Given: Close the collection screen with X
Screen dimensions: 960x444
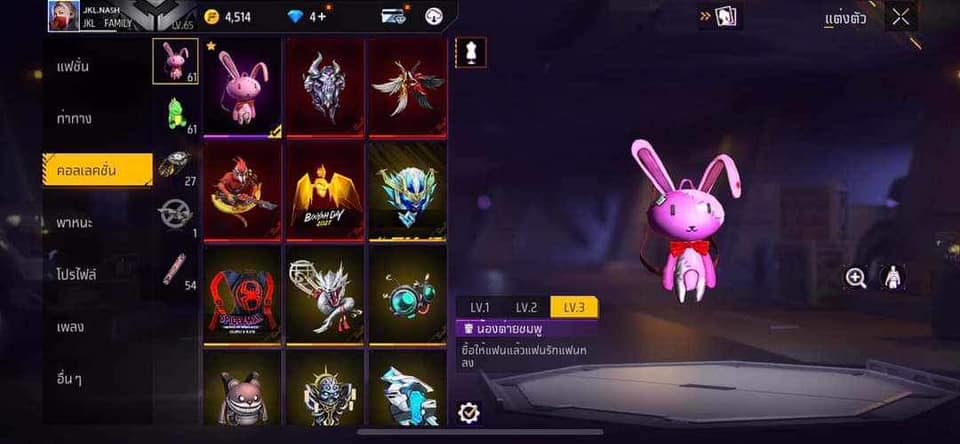Looking at the screenshot, I should click(901, 17).
